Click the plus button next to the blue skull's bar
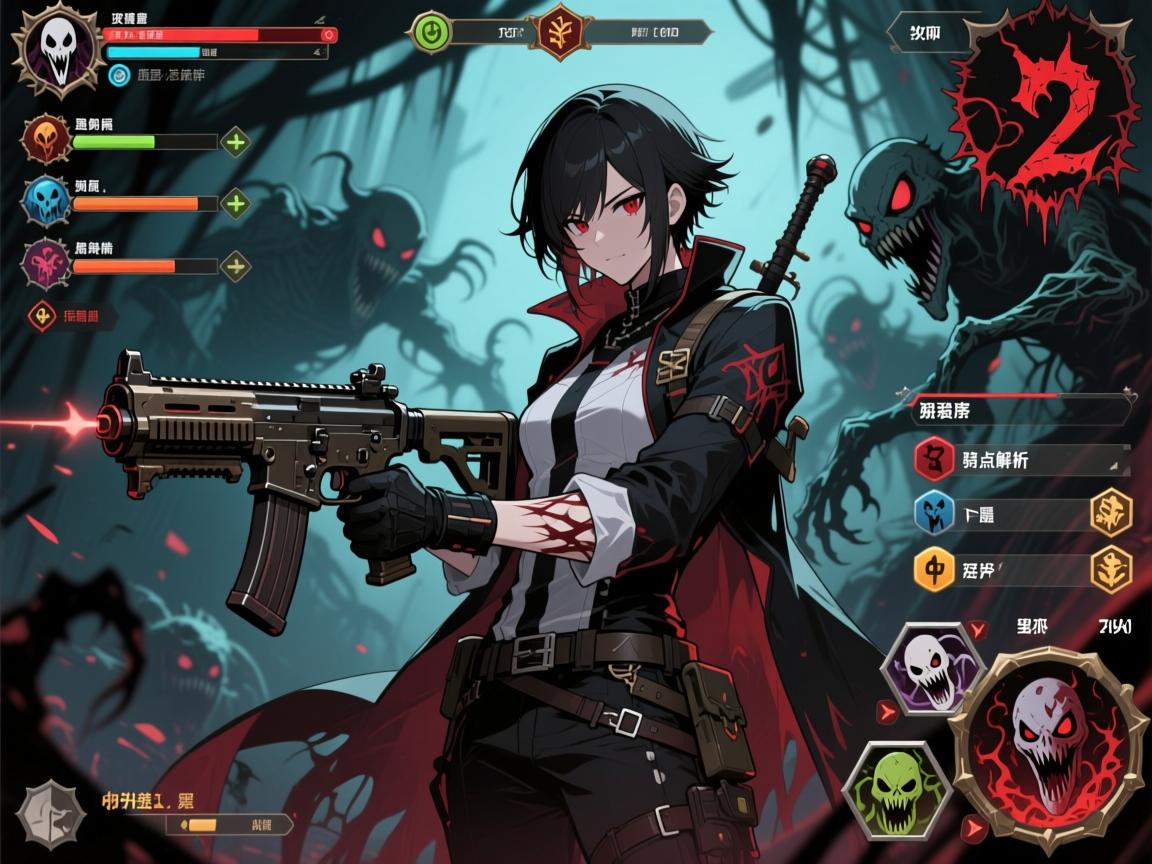Image resolution: width=1152 pixels, height=864 pixels. tap(235, 204)
